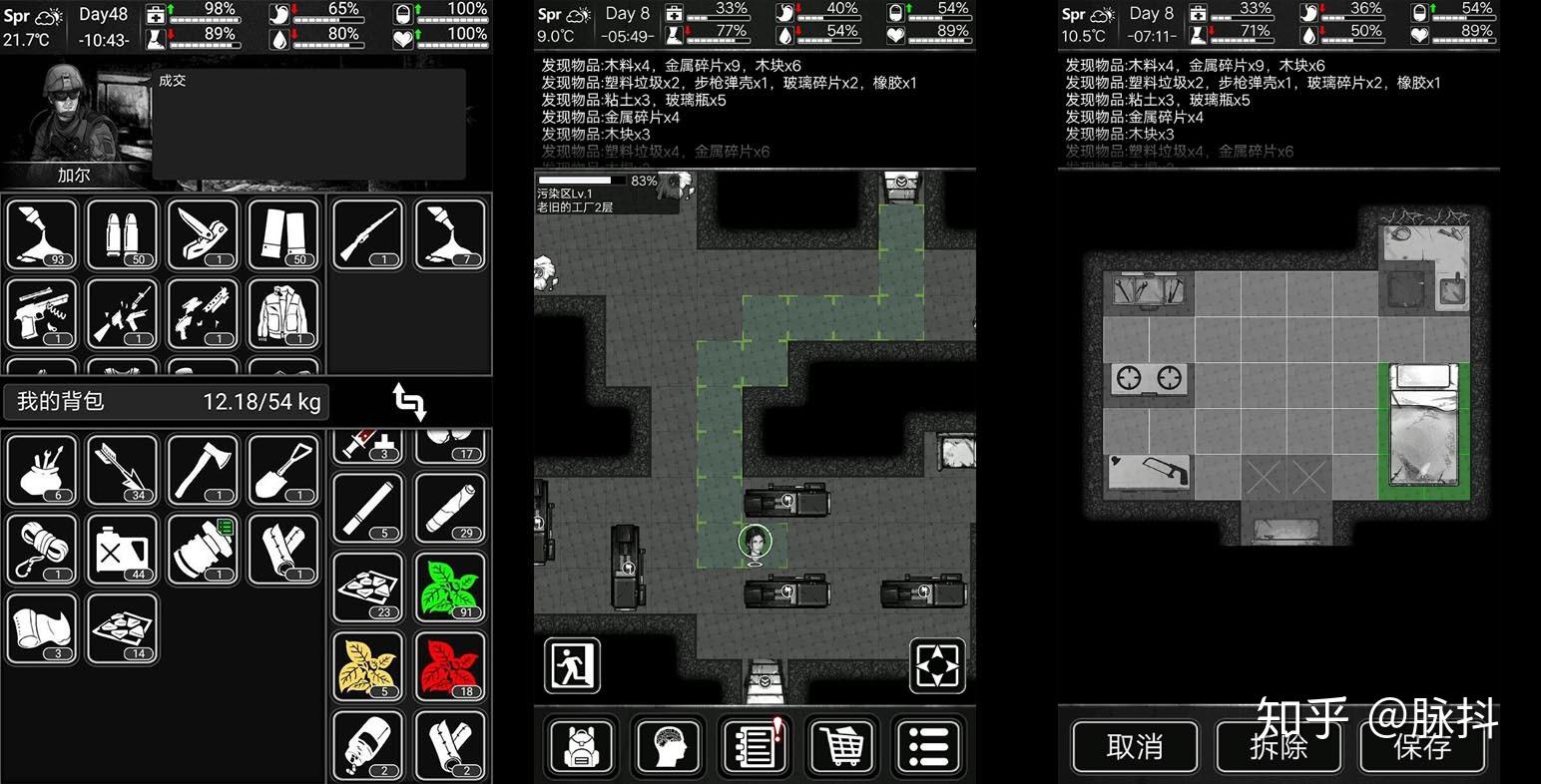Select the shovel in backpack
Screen dimensions: 1541x784
283,470
